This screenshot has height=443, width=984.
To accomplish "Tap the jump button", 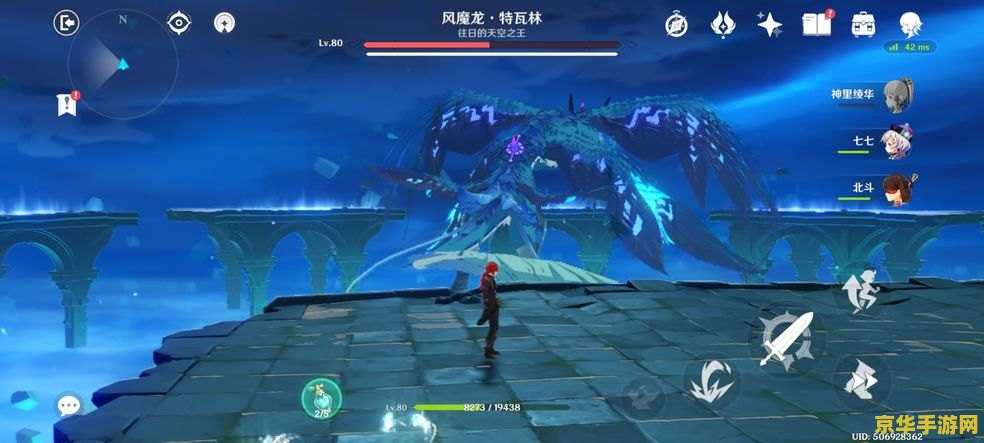I will pos(860,294).
